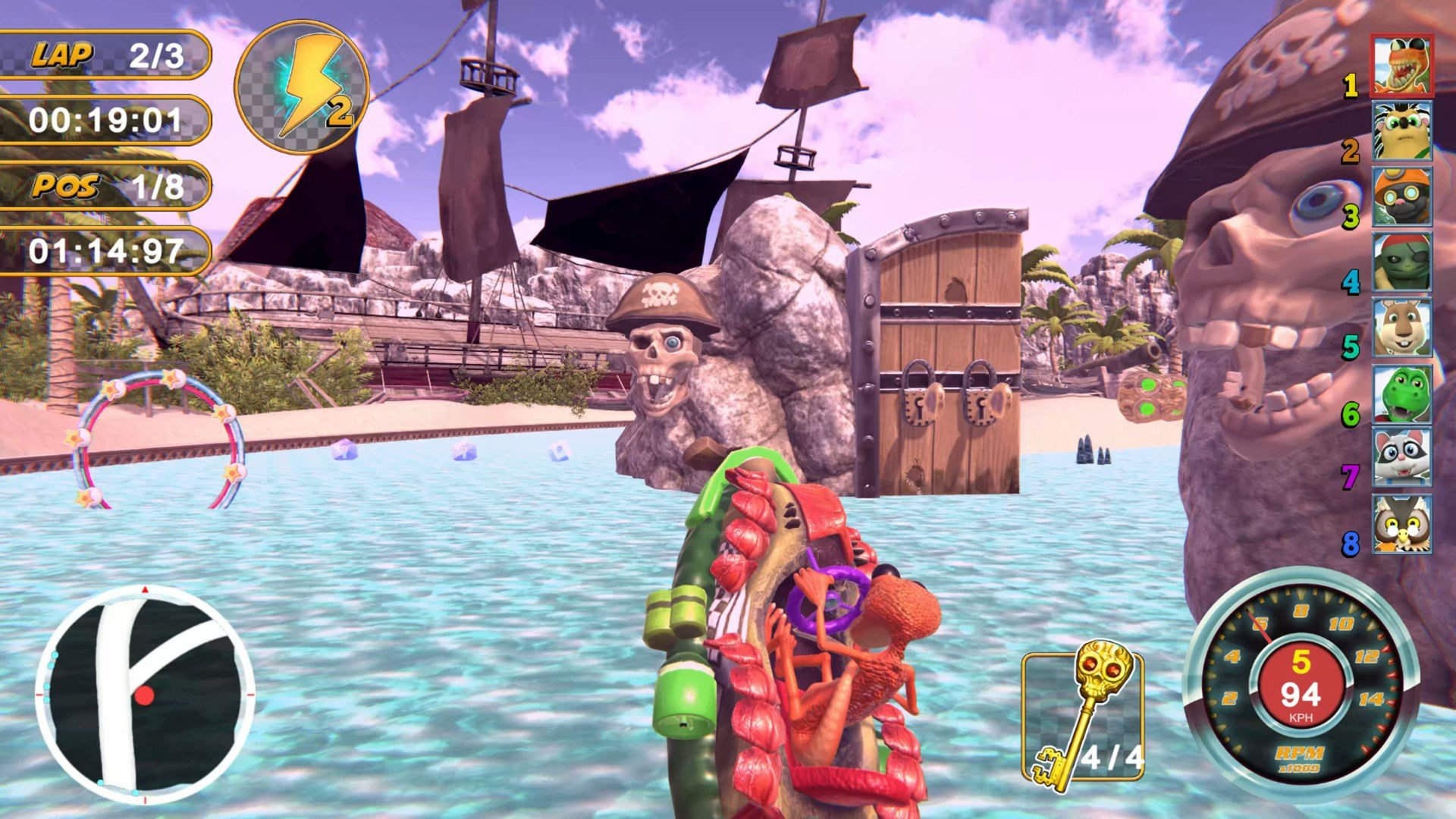This screenshot has width=1456, height=819.
Task: Choose the hedgehog racer portrait
Action: [x=1401, y=130]
